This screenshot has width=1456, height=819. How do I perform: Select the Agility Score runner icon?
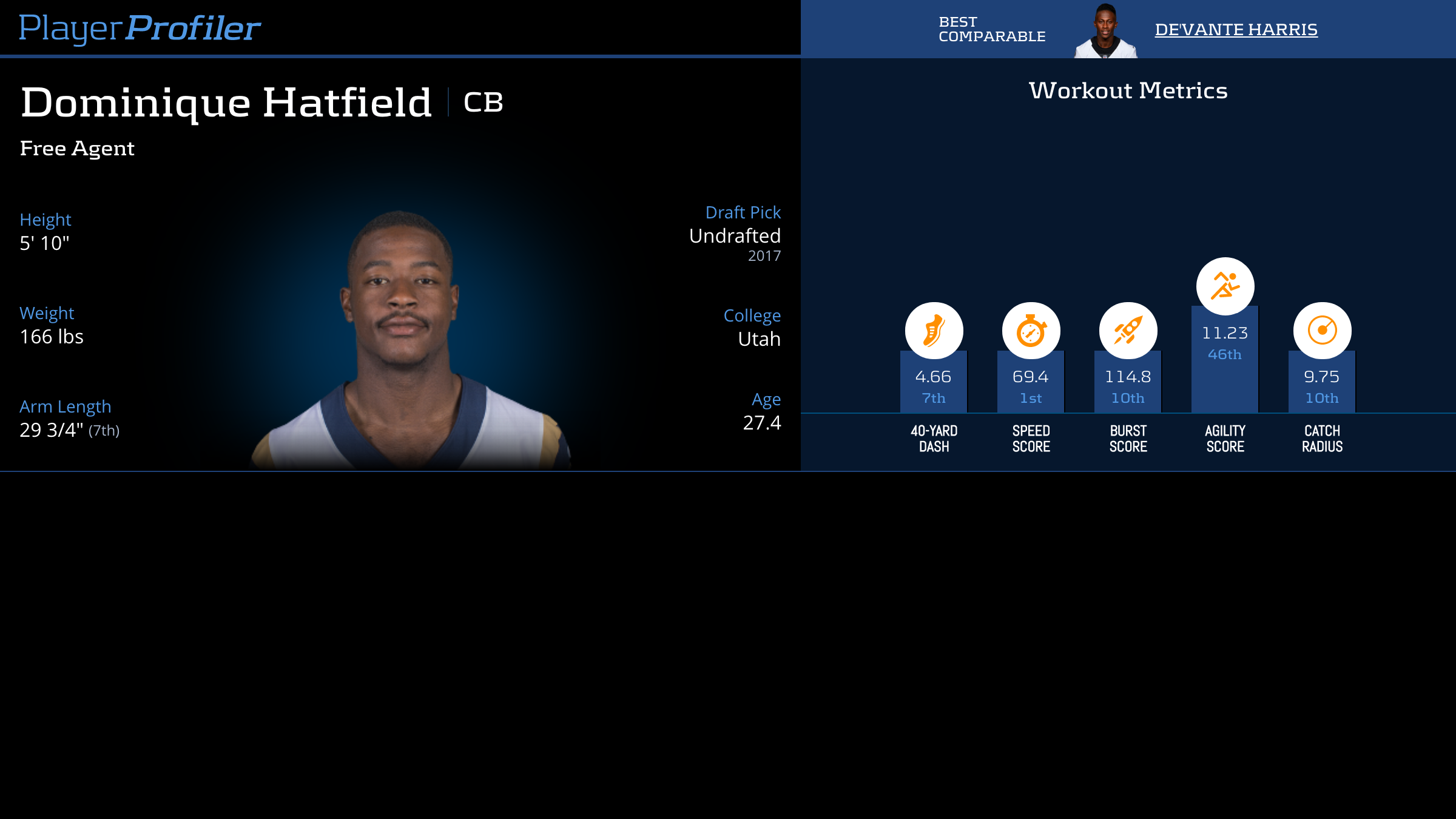pos(1225,286)
